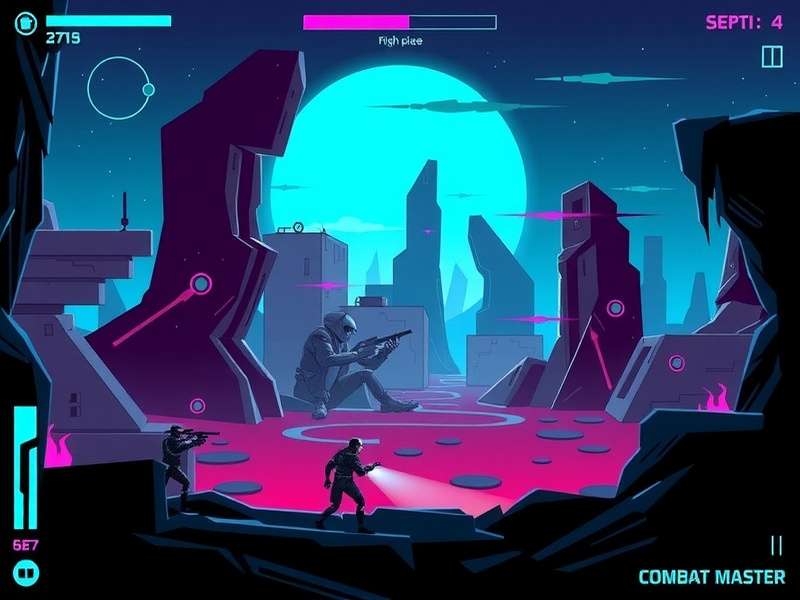Click the COMBAT MASTER label
Viewport: 800px width, 600px height.
[711, 577]
